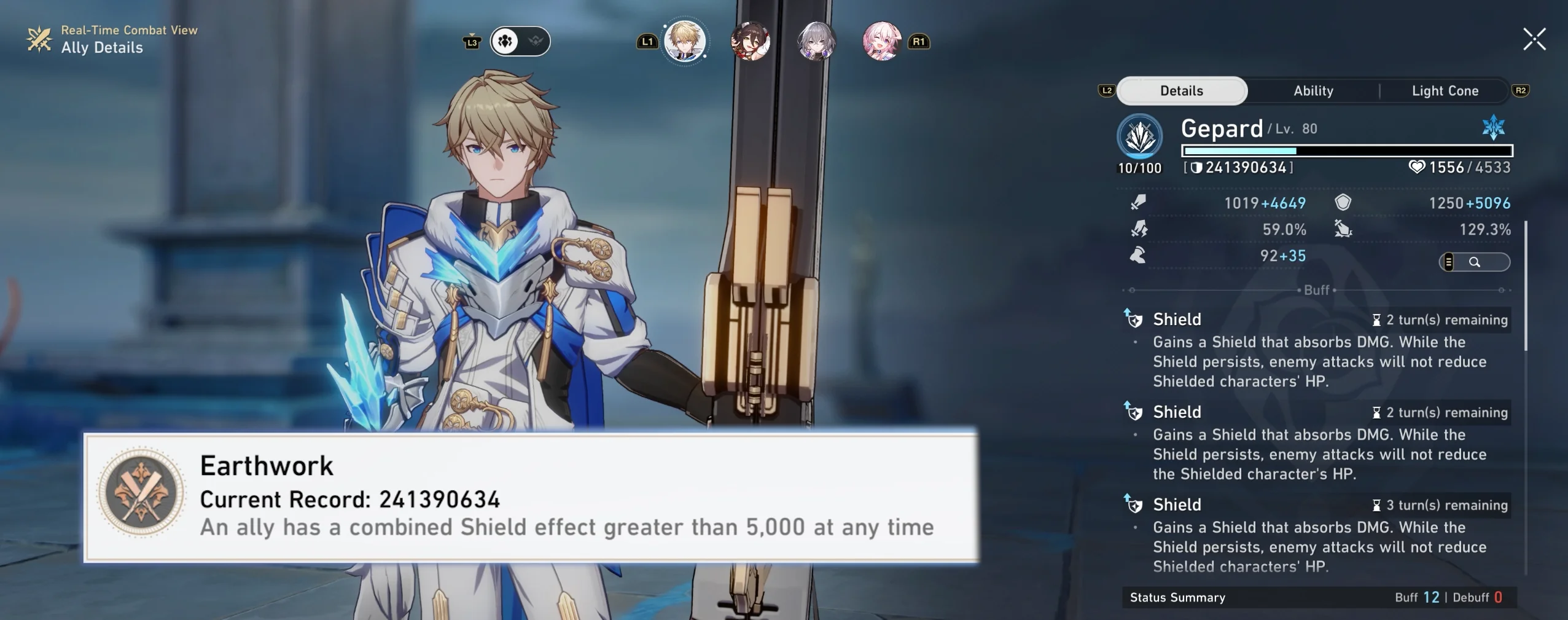Click Gepard's energy progress bar
The height and width of the screenshot is (620, 1568).
1348,151
